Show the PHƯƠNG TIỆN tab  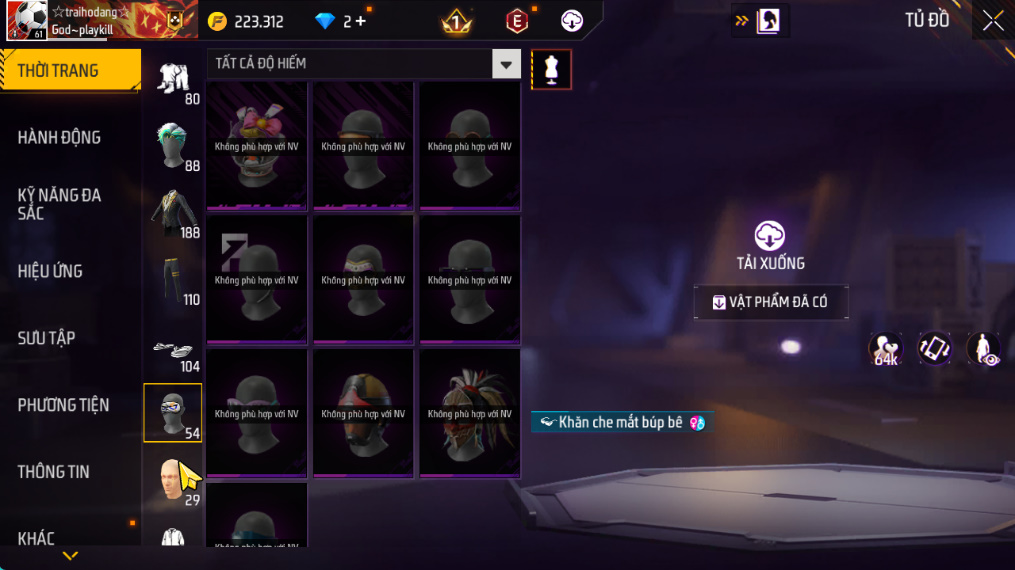coord(63,405)
